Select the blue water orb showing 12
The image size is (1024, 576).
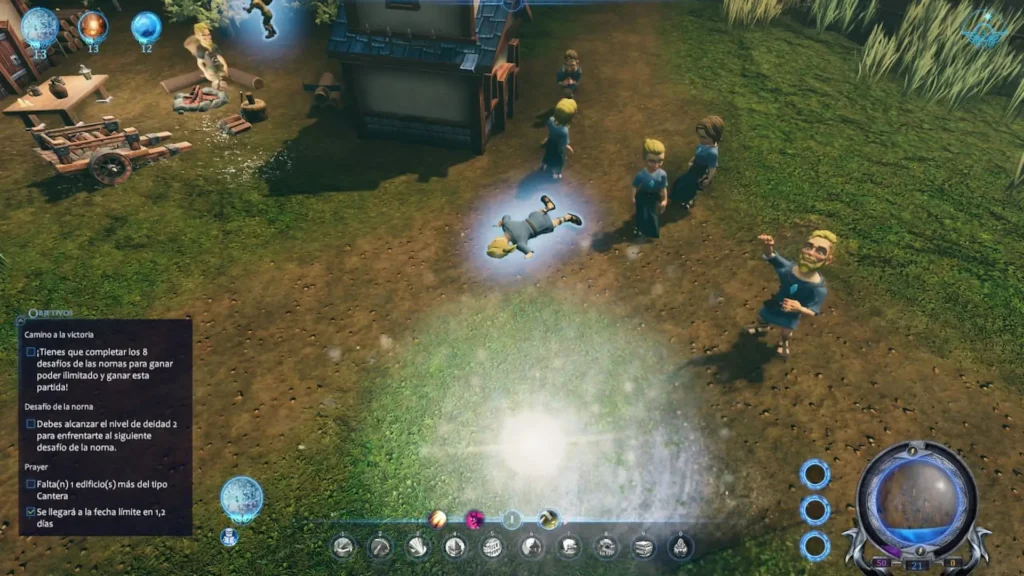(x=146, y=27)
